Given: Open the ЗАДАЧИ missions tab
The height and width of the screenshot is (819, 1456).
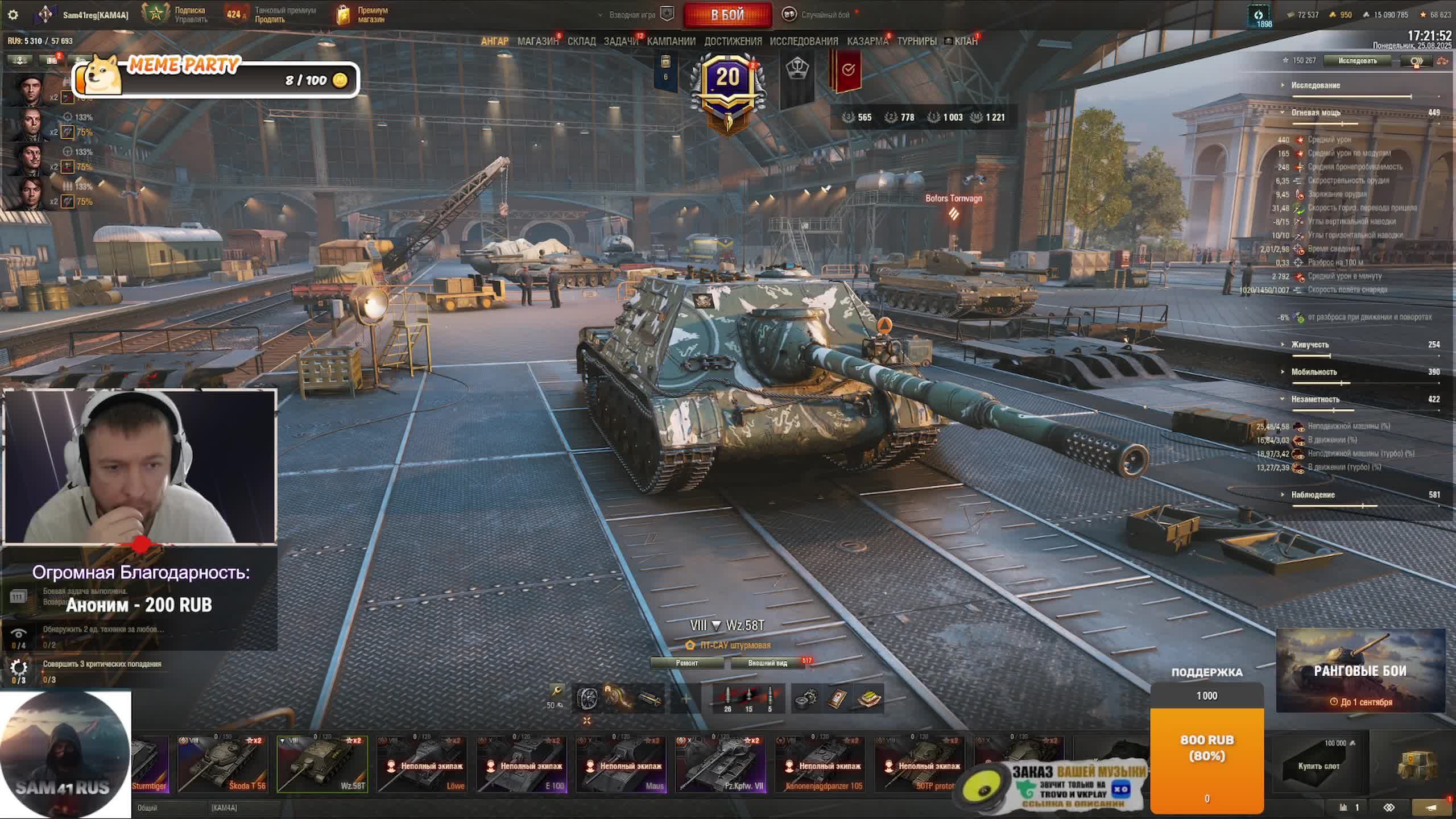Looking at the screenshot, I should (621, 41).
